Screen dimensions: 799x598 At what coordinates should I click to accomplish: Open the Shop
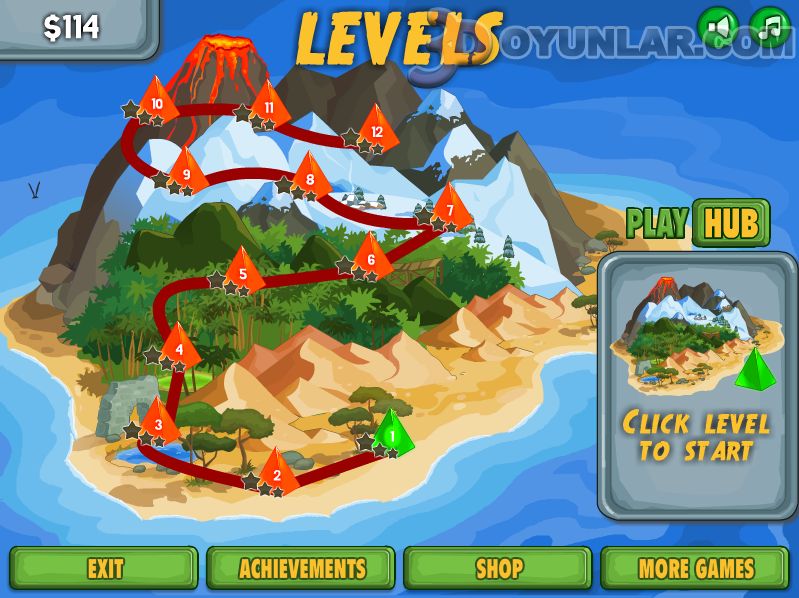tap(499, 568)
